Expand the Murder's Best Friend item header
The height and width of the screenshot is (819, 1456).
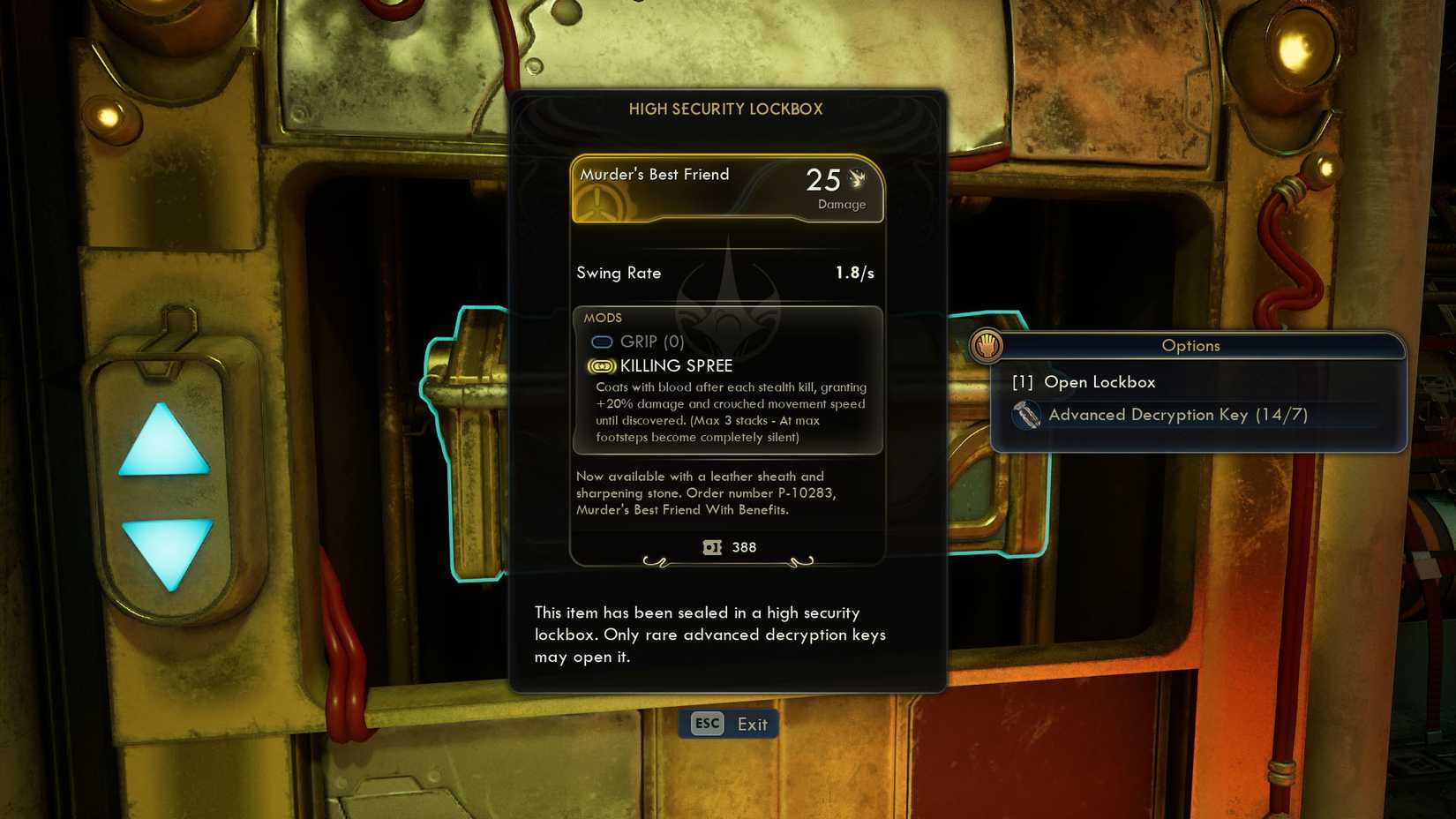click(654, 175)
